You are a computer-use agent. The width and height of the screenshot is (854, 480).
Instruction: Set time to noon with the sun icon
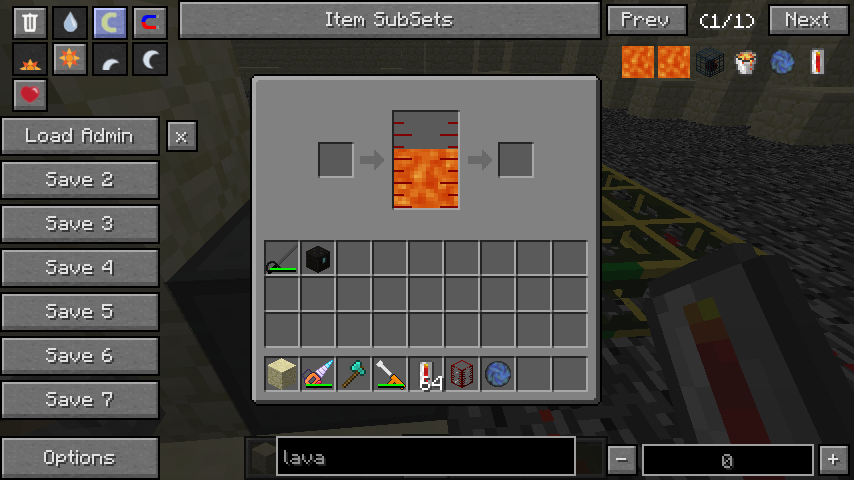[70, 60]
